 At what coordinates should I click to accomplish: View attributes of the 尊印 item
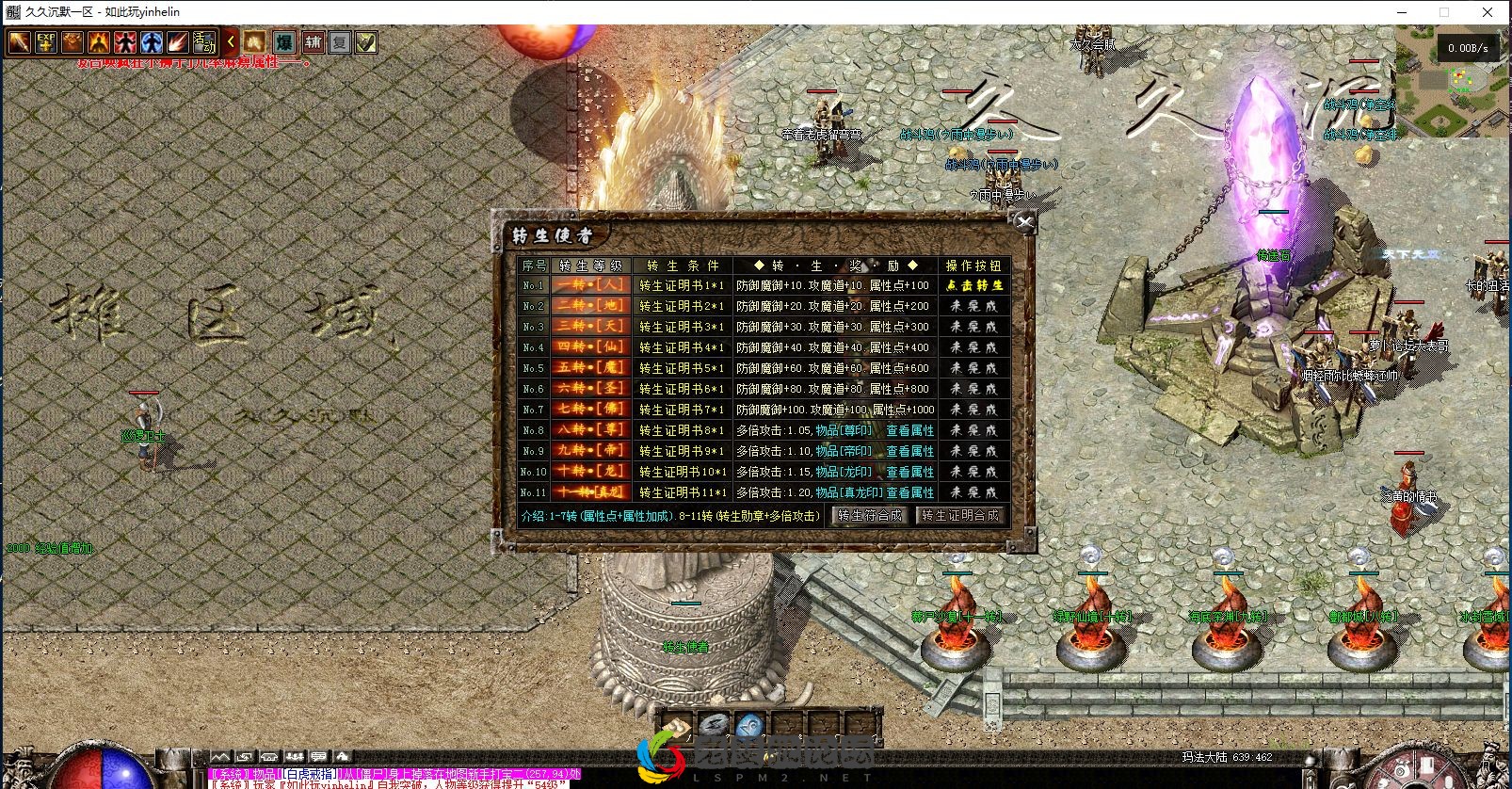pyautogui.click(x=909, y=430)
